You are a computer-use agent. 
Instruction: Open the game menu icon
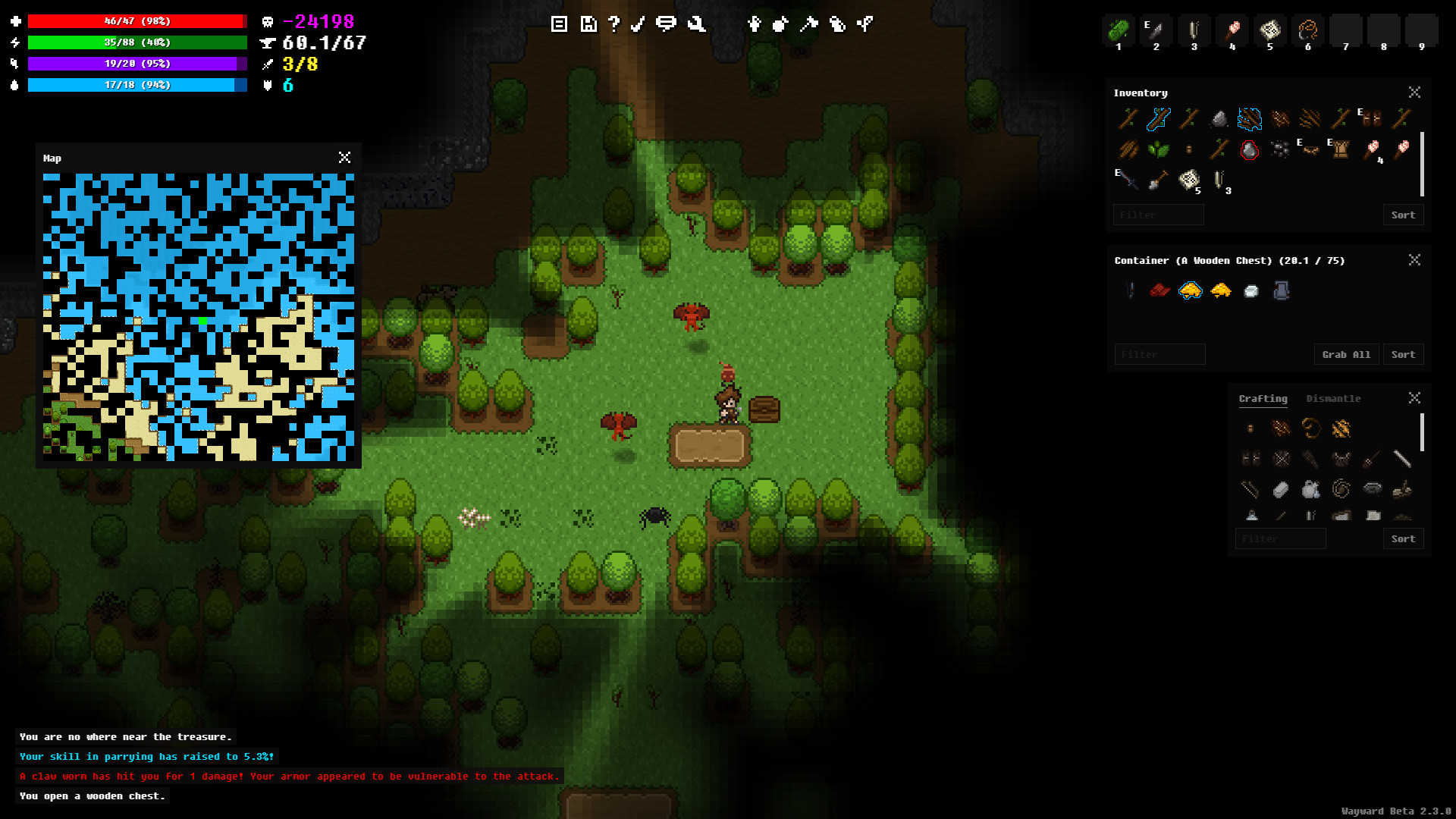559,24
